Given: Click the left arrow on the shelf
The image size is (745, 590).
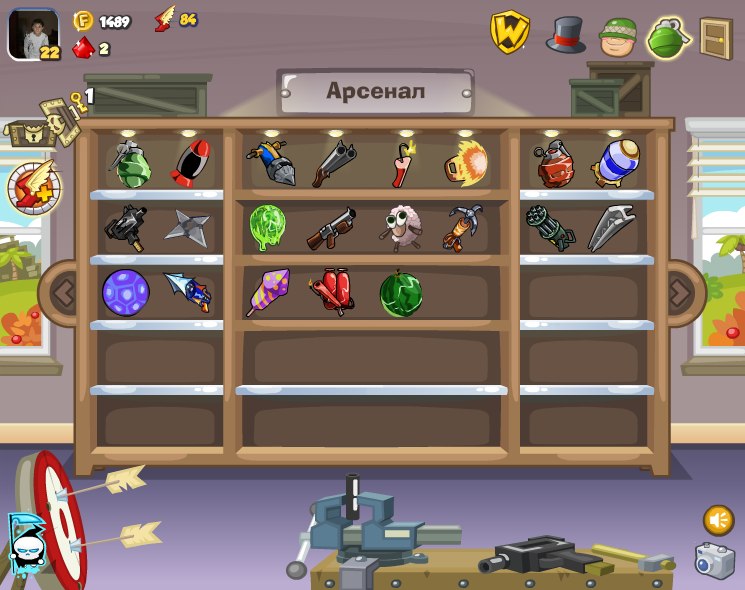Looking at the screenshot, I should 63,293.
